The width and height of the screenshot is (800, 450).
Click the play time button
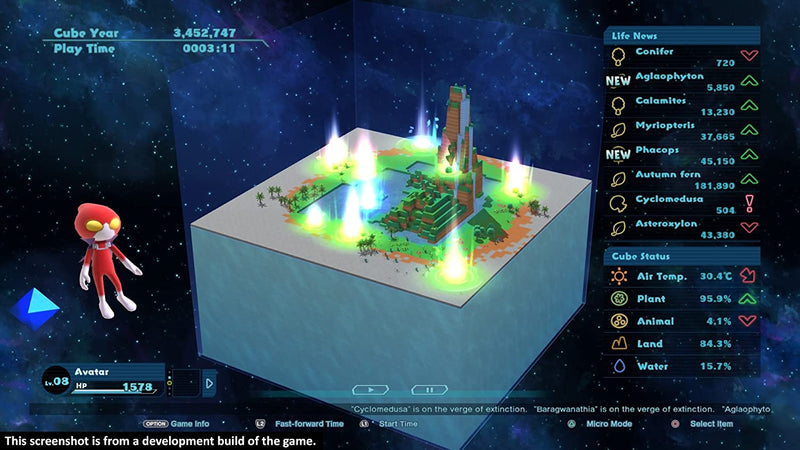click(x=371, y=389)
